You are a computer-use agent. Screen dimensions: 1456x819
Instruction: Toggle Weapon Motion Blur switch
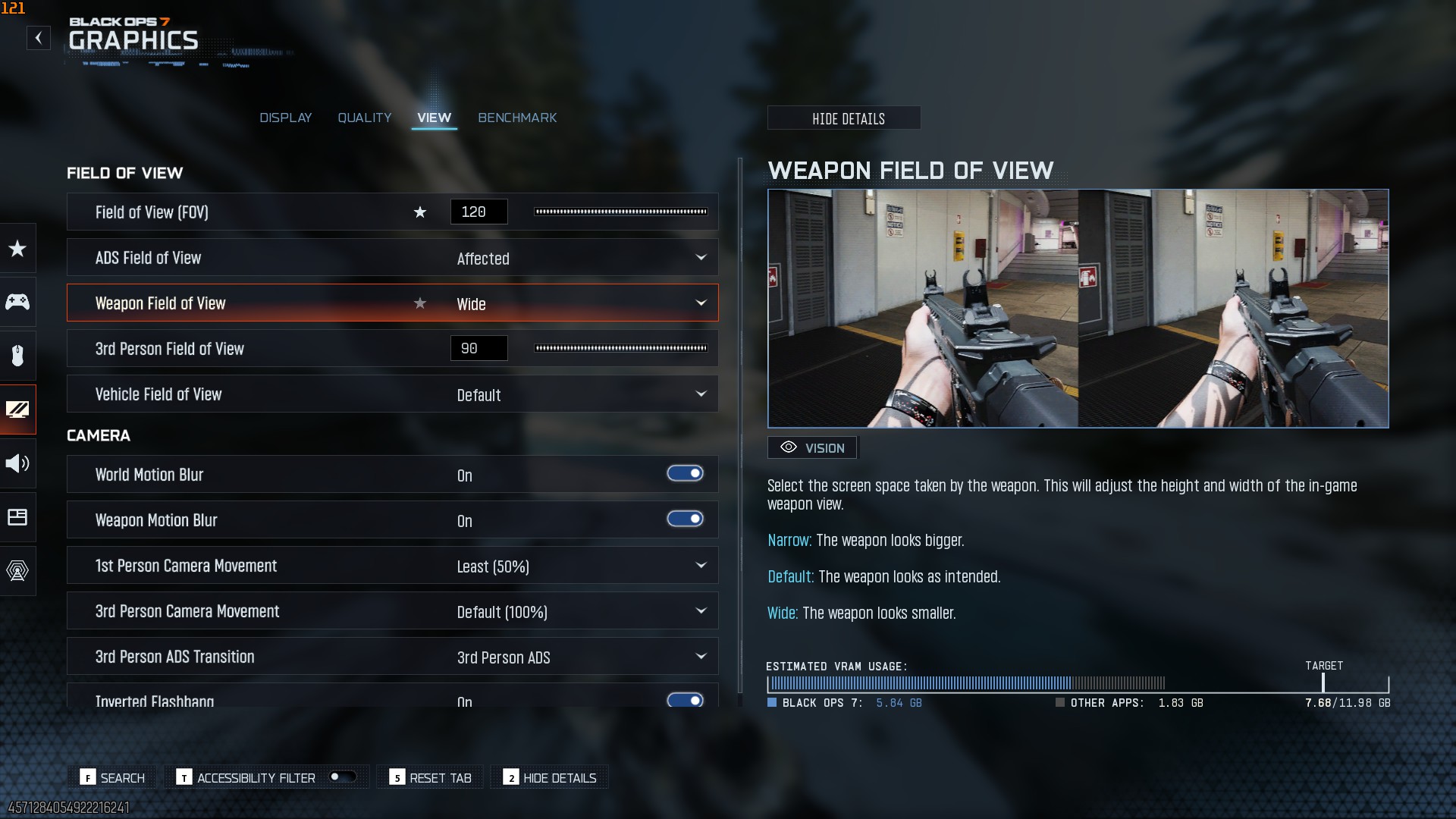click(685, 519)
